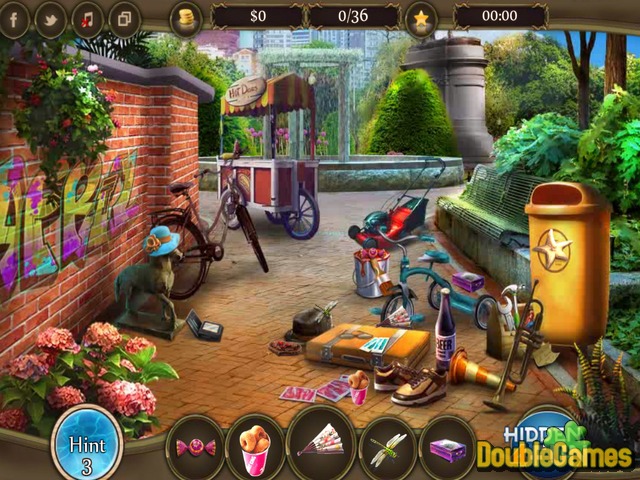Image resolution: width=640 pixels, height=480 pixels.
Task: Choose the donut cup item slot
Action: coord(257,444)
